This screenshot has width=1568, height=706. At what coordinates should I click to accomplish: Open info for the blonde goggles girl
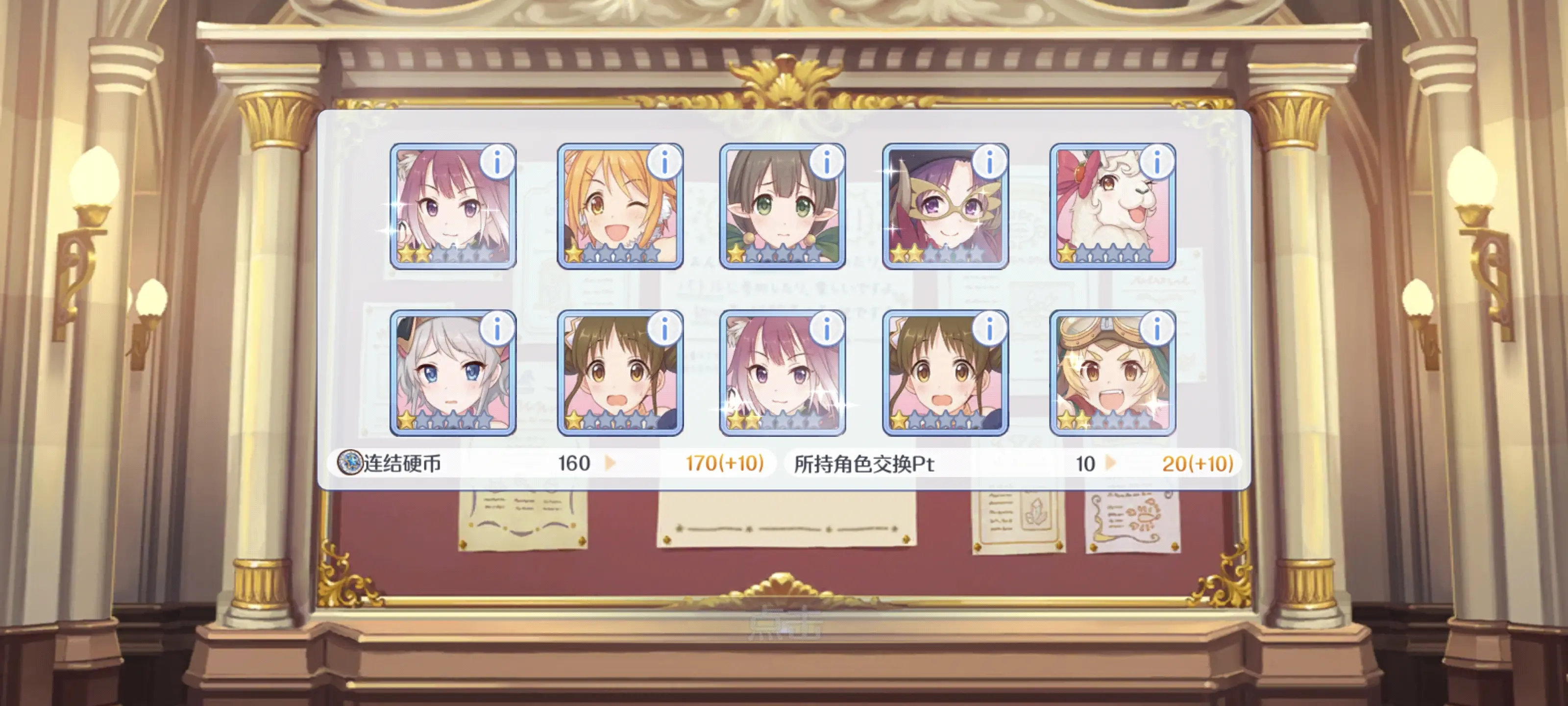click(1156, 329)
